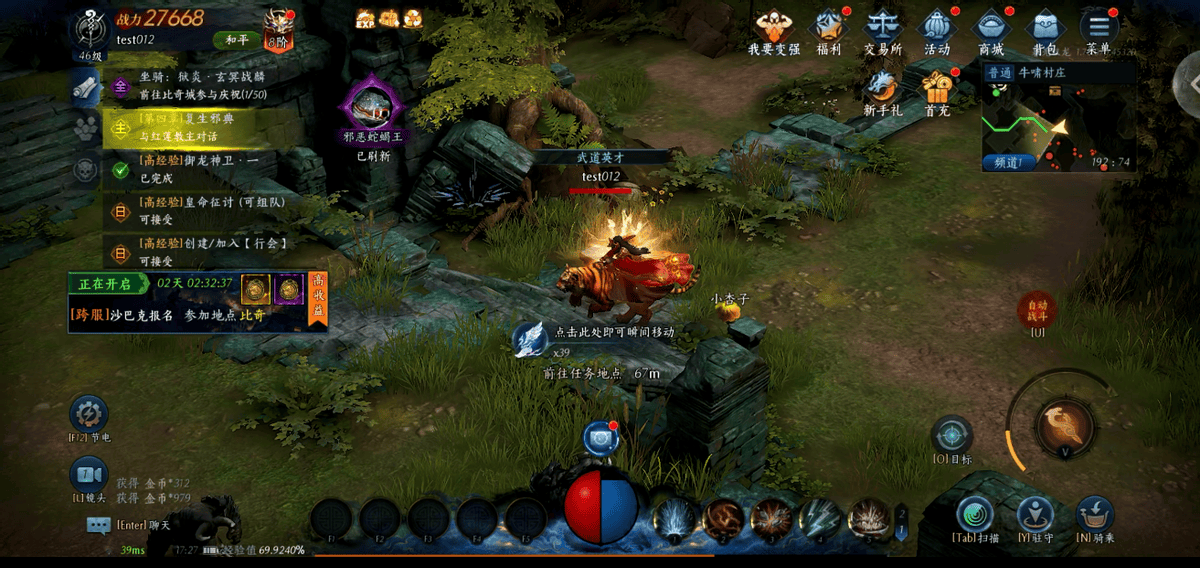Switch the 和平 peace attack mode

(236, 40)
